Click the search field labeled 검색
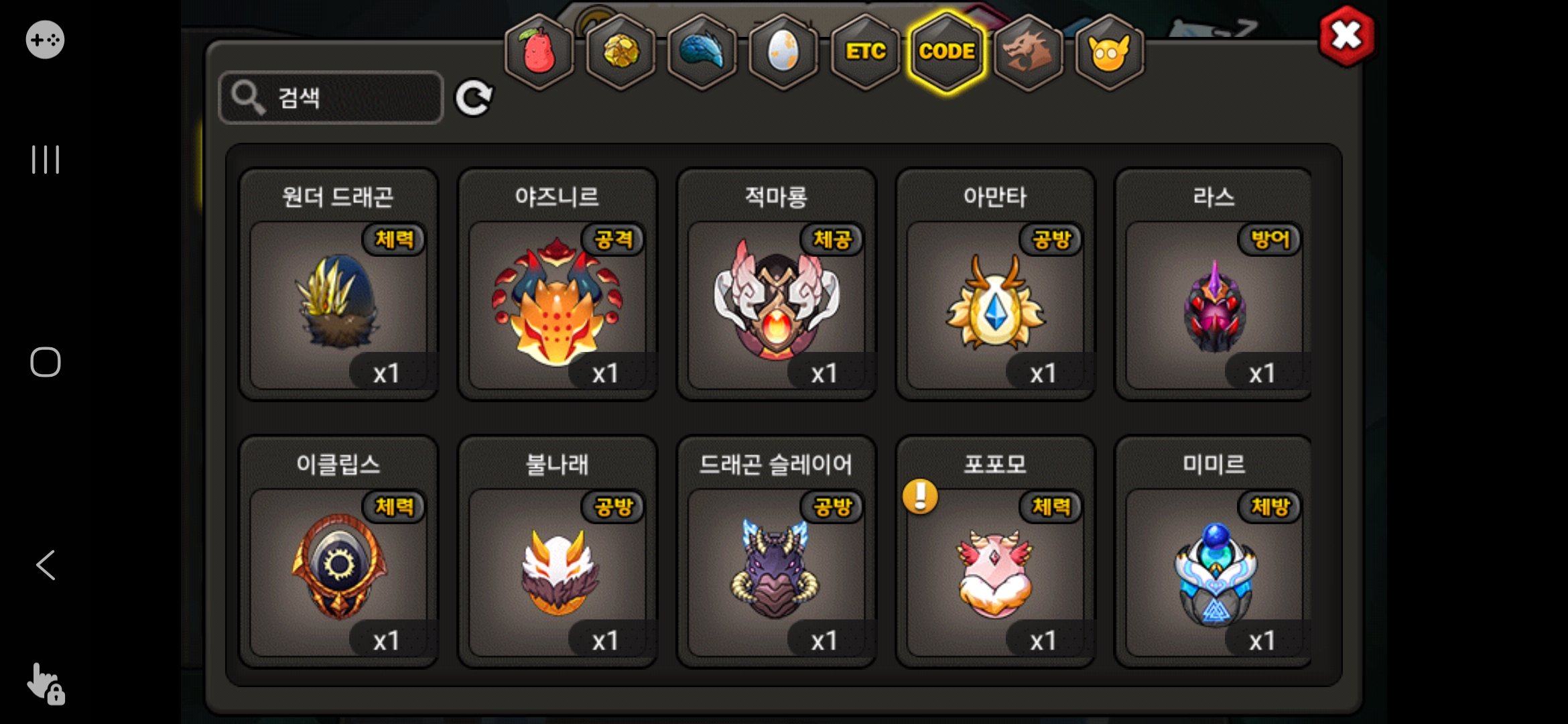The image size is (1568, 724). (331, 98)
